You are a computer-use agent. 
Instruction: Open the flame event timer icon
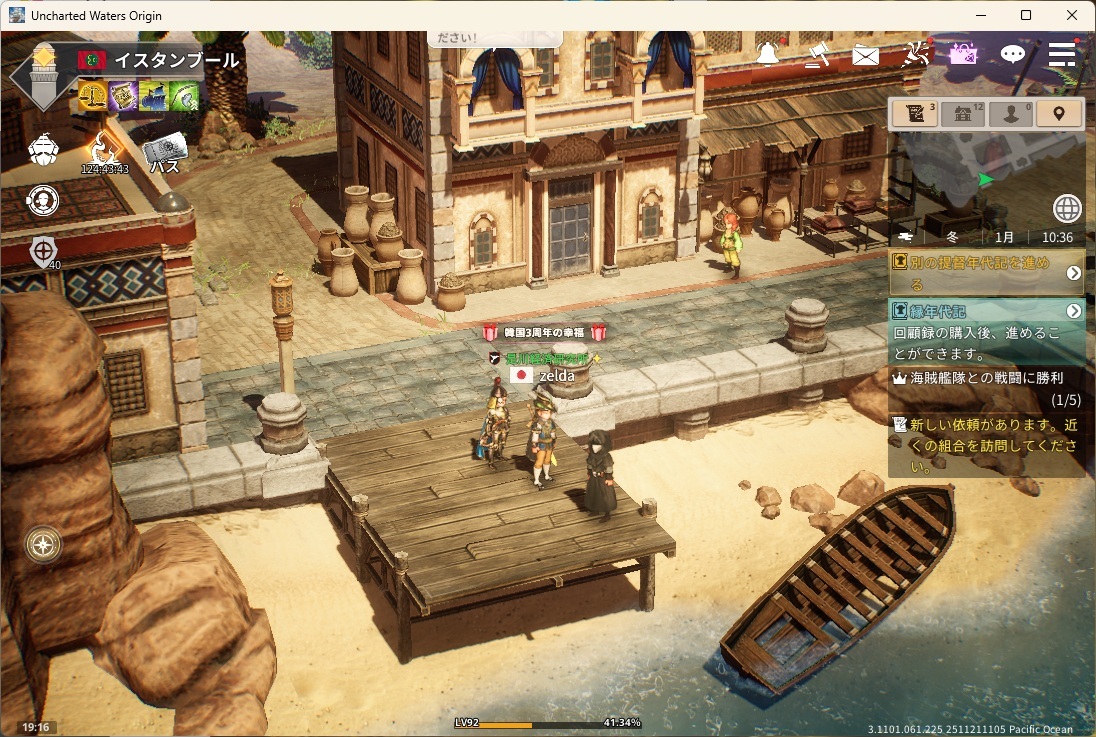click(104, 150)
